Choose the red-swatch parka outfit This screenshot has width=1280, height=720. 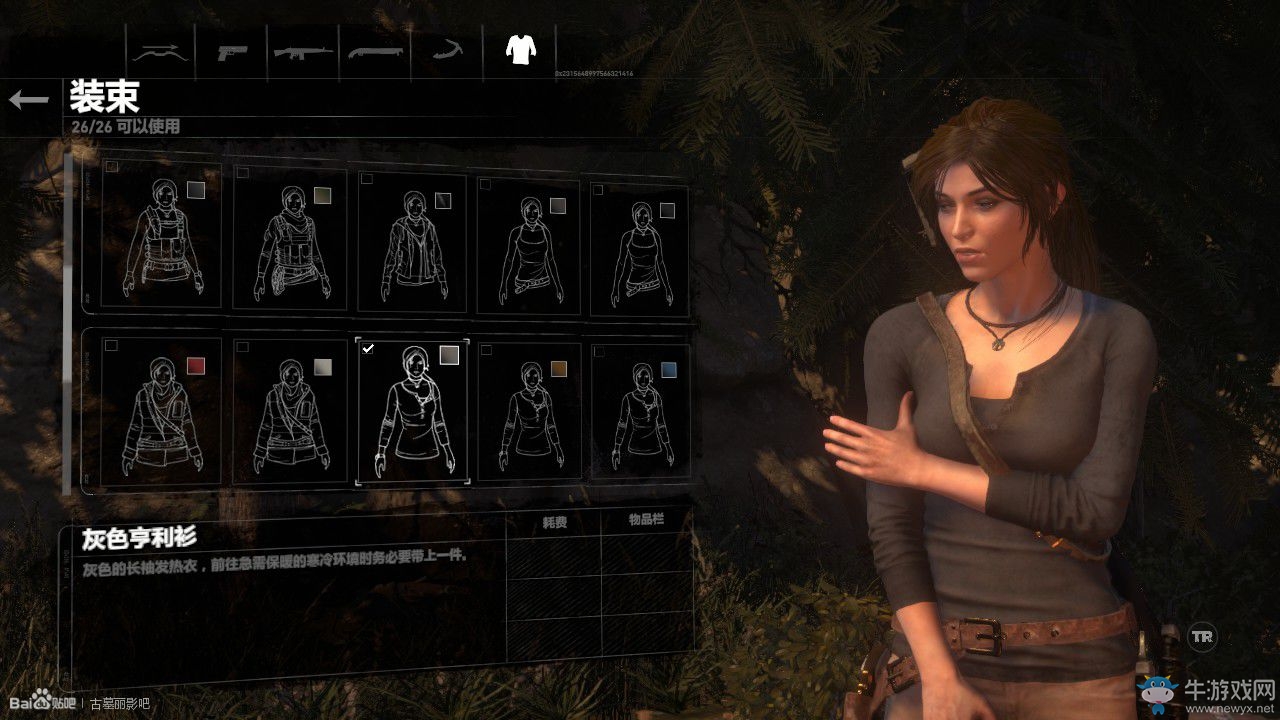pos(161,412)
